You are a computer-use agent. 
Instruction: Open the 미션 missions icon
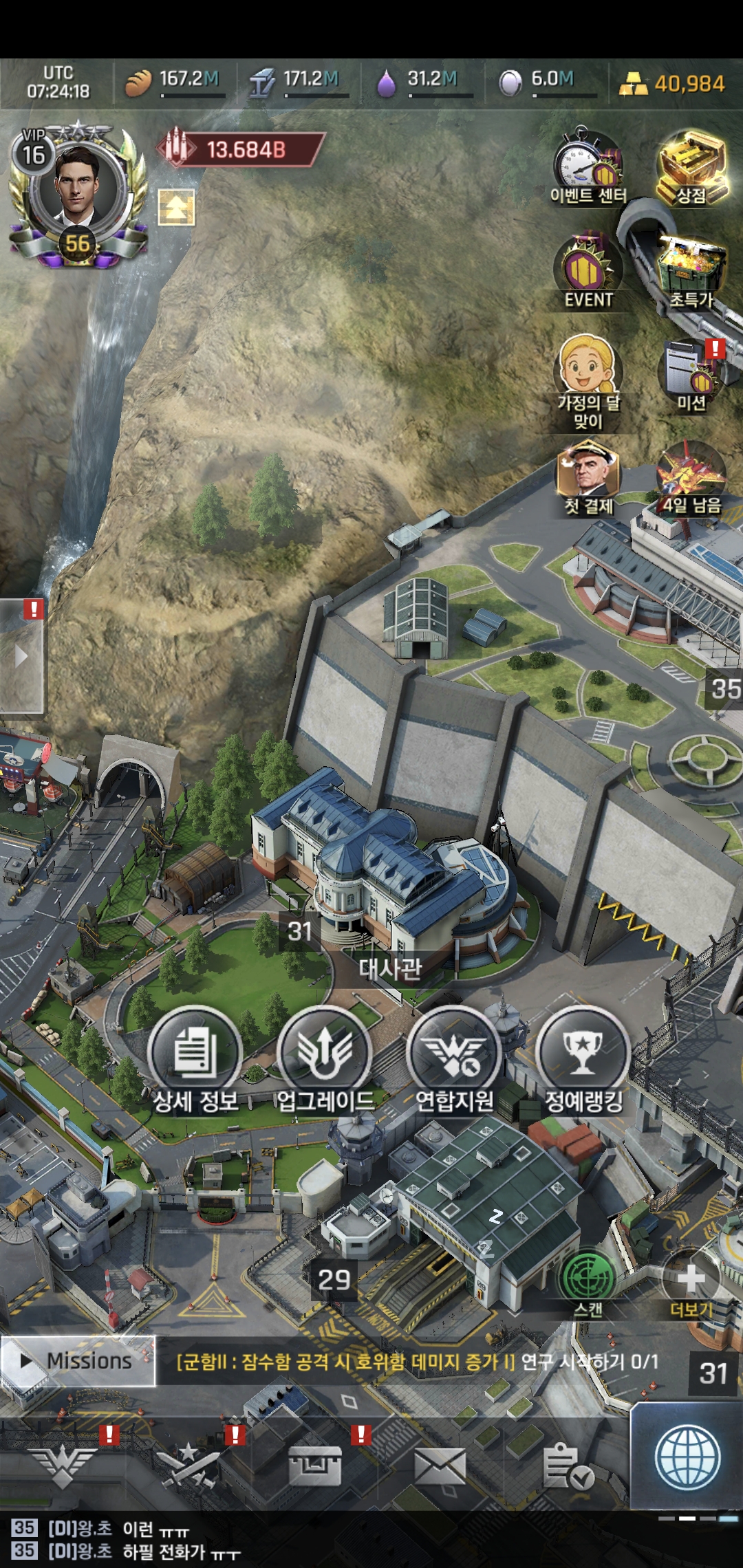(691, 375)
